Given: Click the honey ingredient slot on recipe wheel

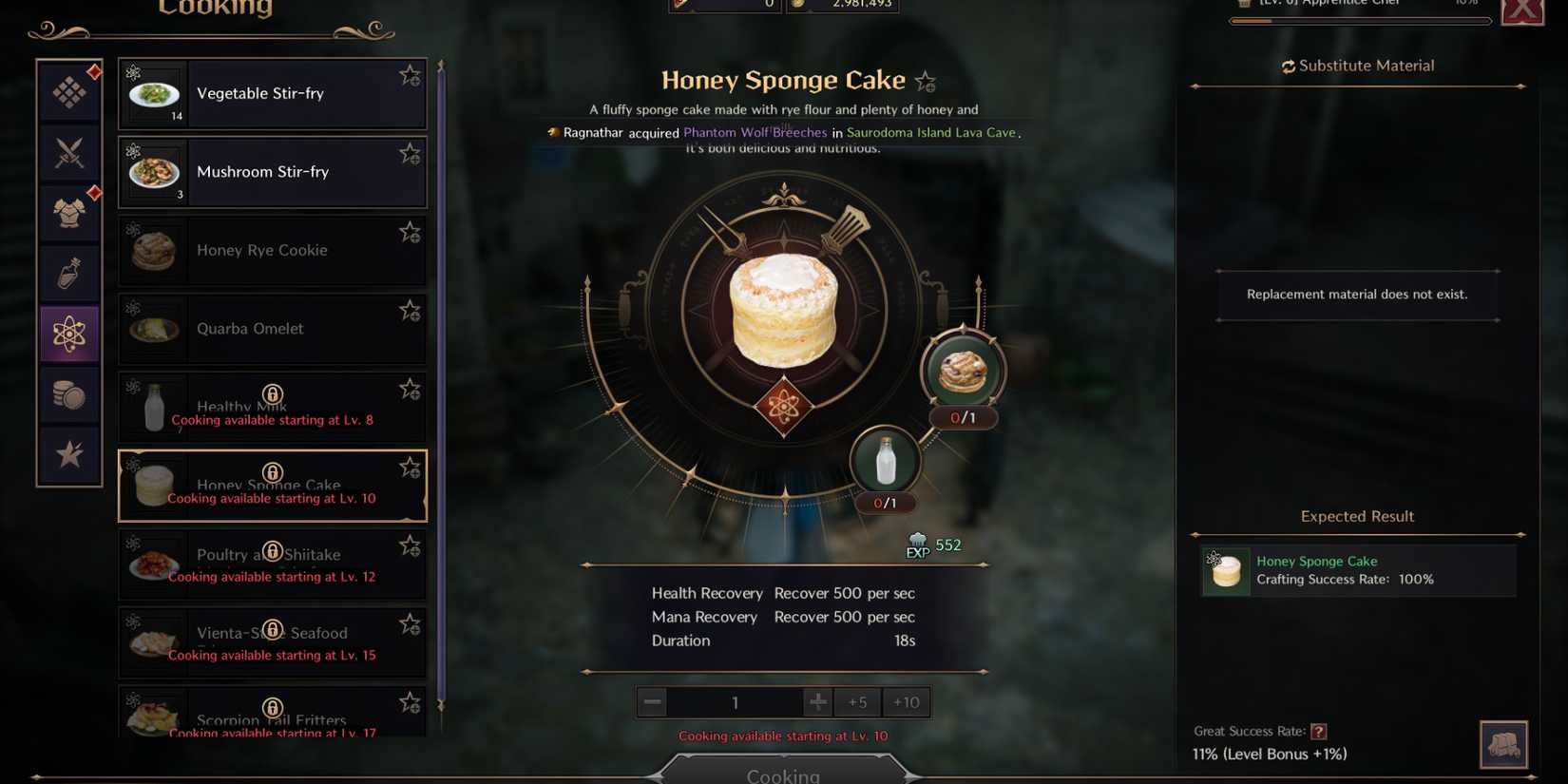Looking at the screenshot, I should pos(962,371).
